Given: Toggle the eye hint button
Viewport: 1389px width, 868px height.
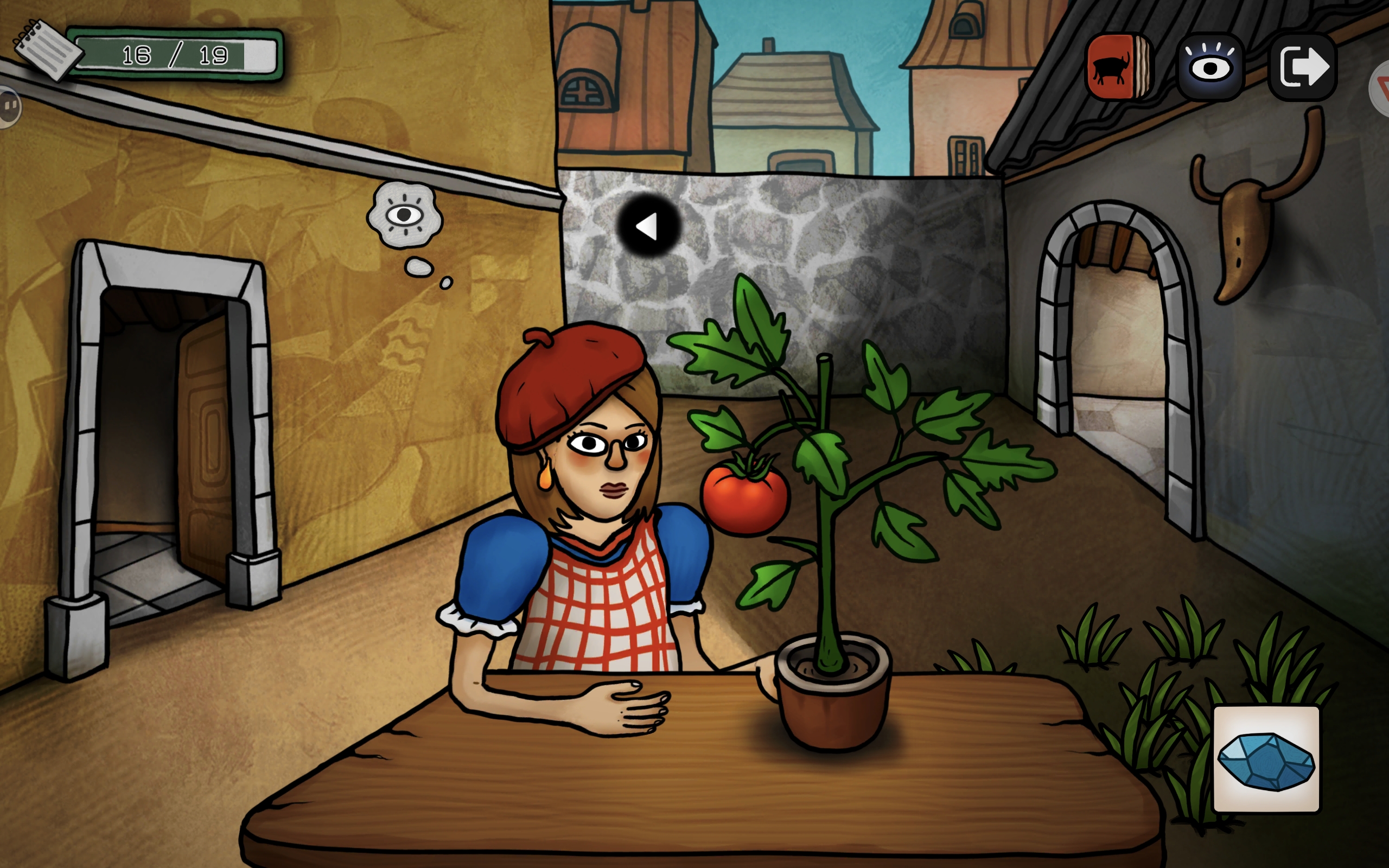Looking at the screenshot, I should (1210, 67).
